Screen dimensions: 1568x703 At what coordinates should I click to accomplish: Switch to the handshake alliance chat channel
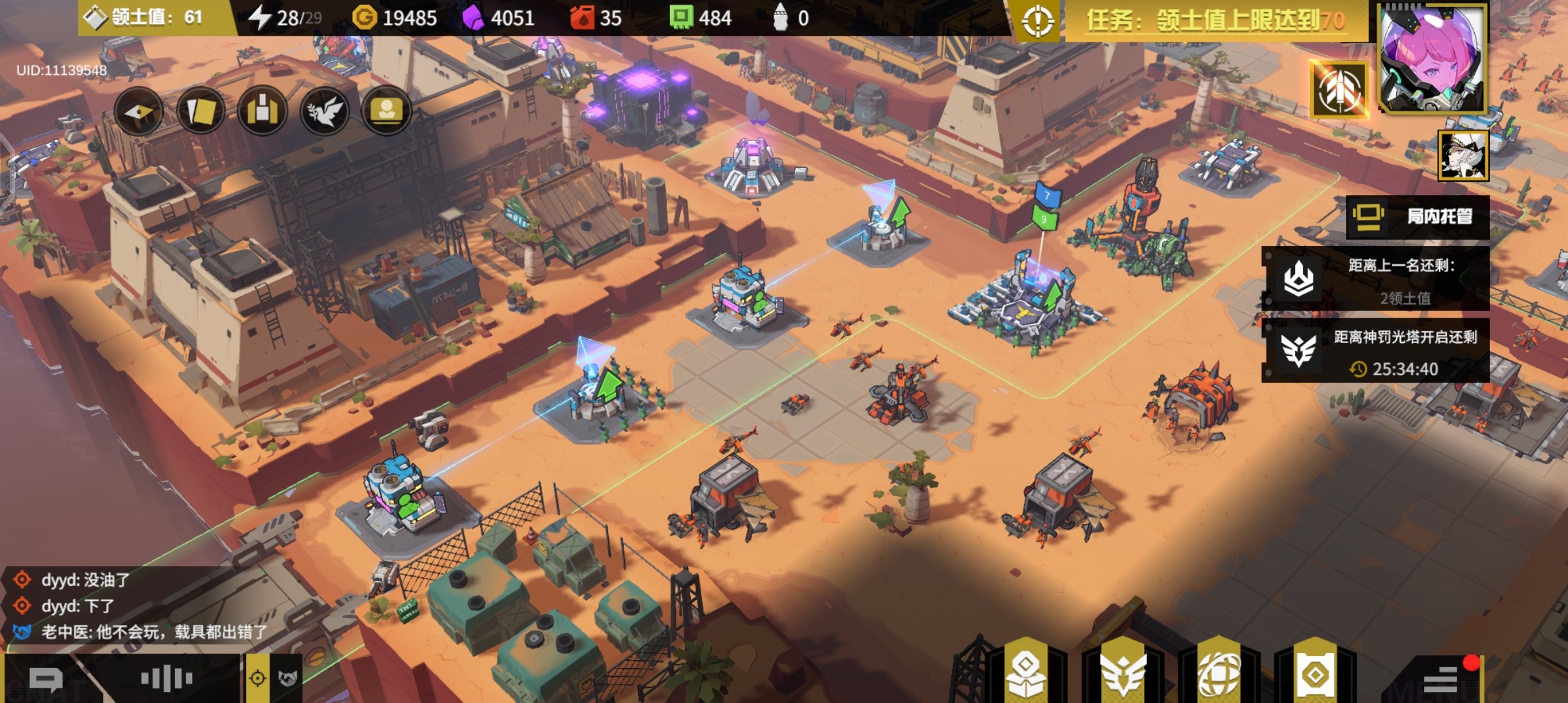[x=287, y=679]
